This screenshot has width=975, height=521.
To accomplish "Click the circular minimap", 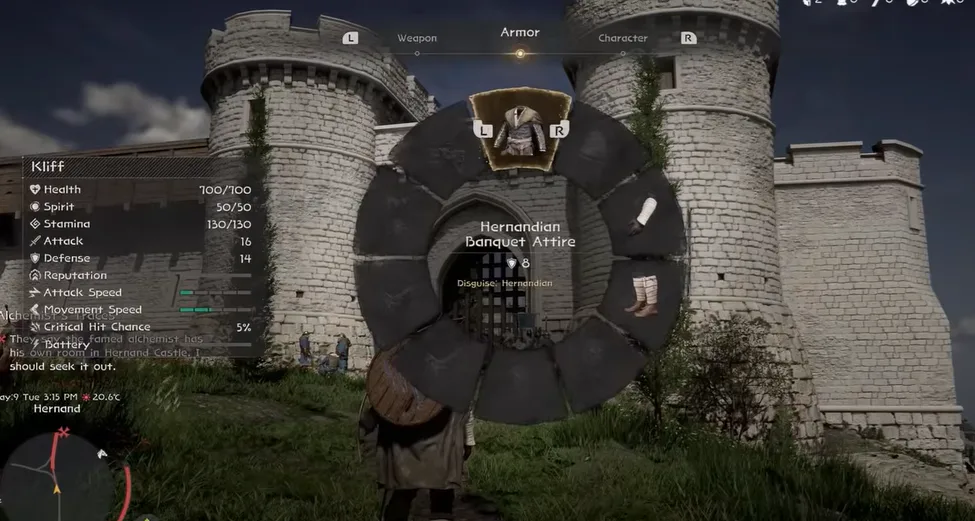I will [x=55, y=476].
